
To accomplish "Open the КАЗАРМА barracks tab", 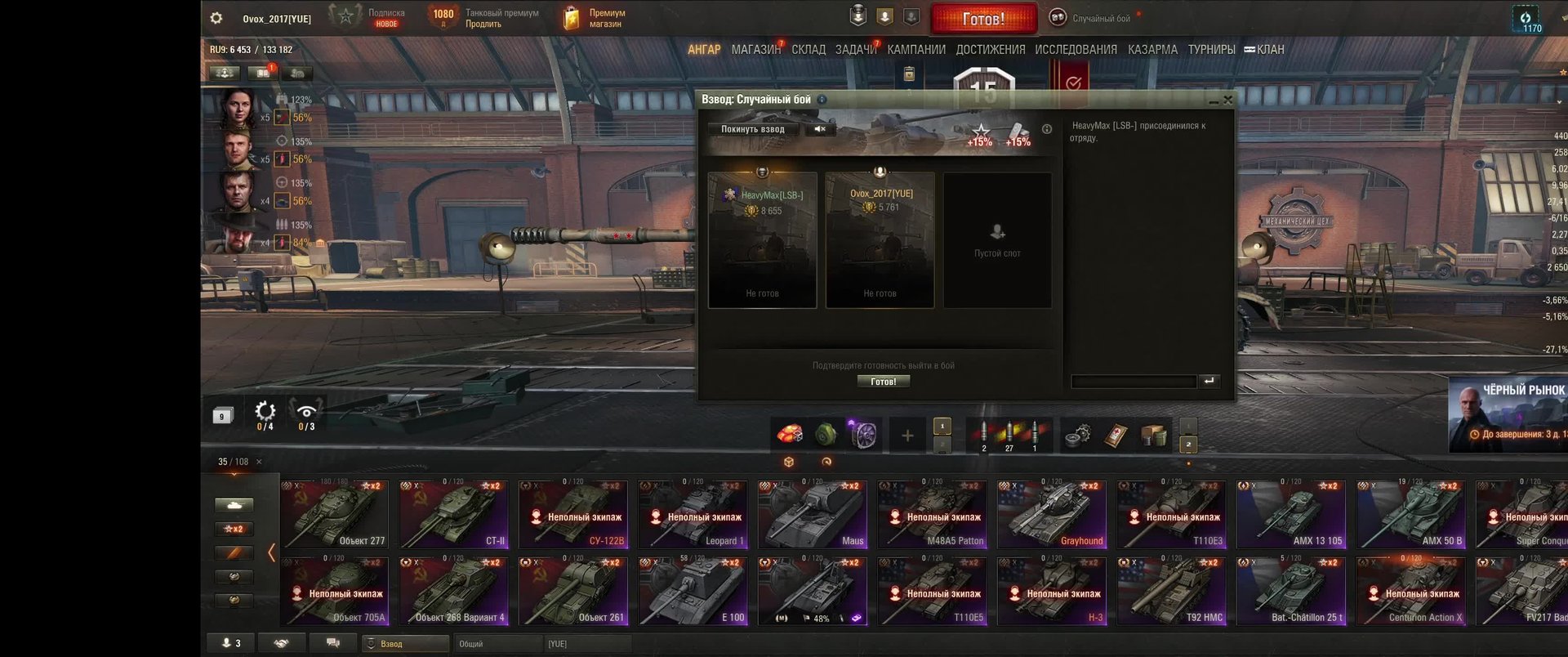I will pos(1152,50).
